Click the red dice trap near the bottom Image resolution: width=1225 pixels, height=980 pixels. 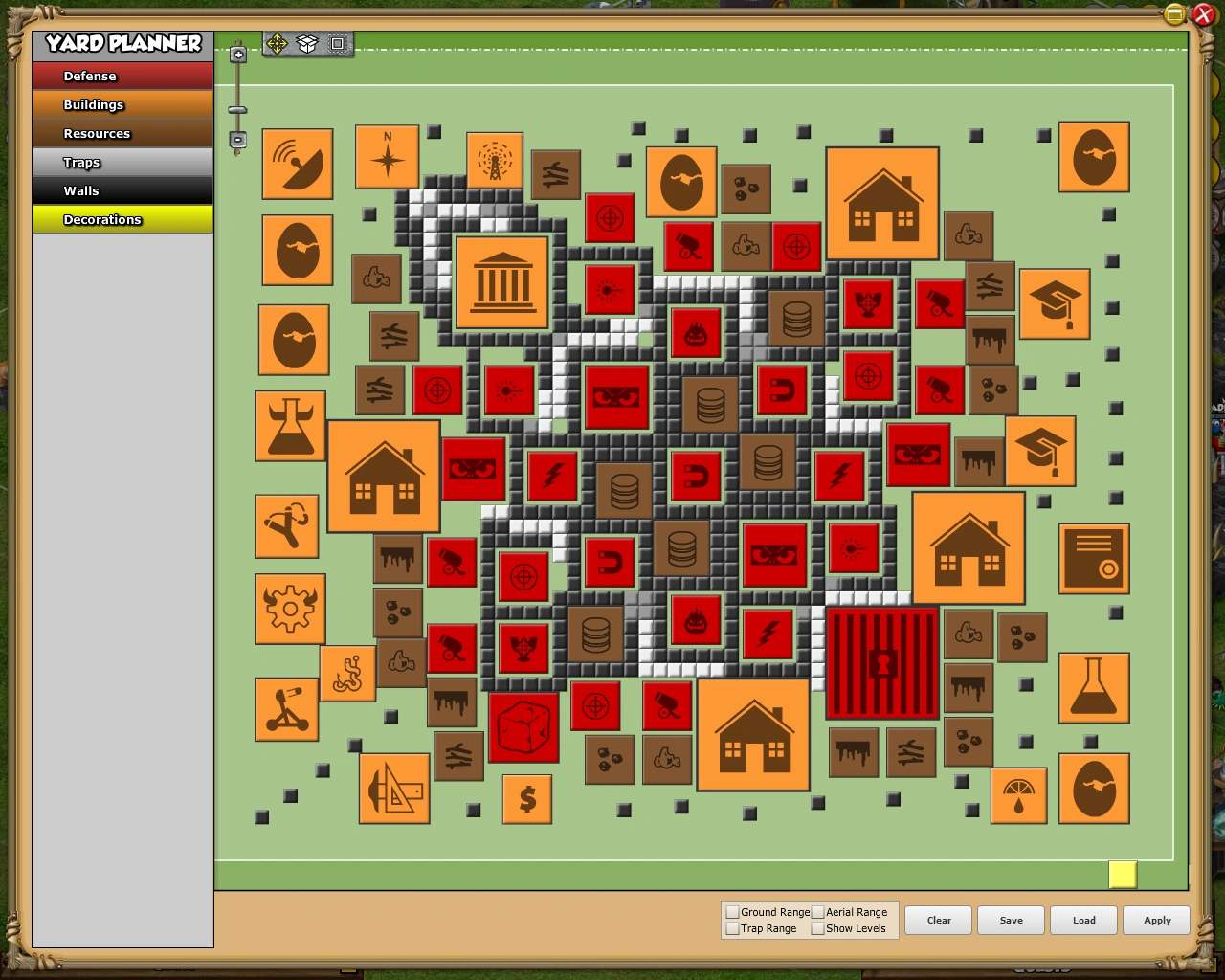[x=523, y=727]
